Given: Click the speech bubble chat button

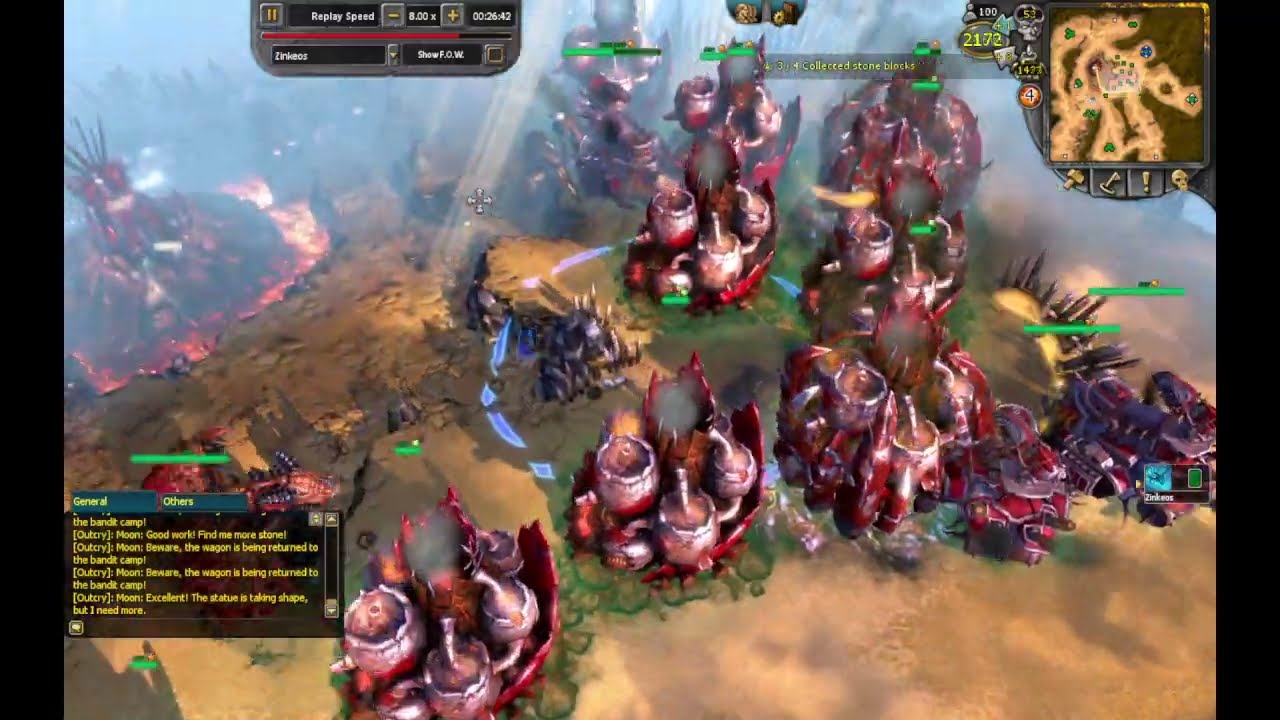Looking at the screenshot, I should click(x=76, y=627).
